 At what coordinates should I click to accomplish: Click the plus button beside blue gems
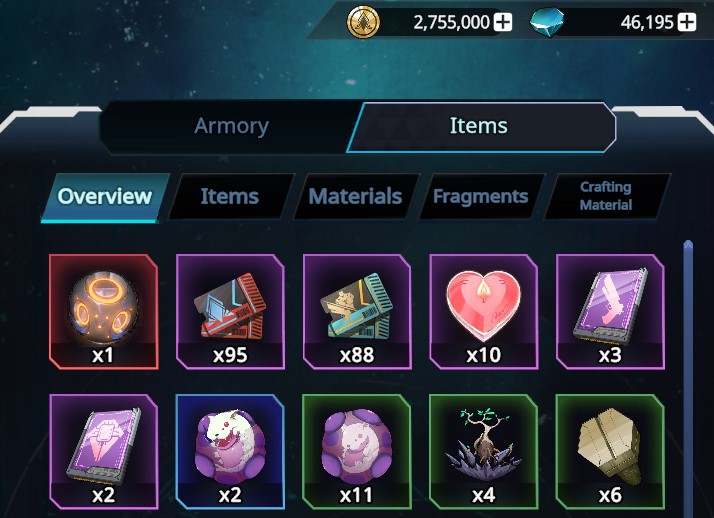(x=687, y=22)
